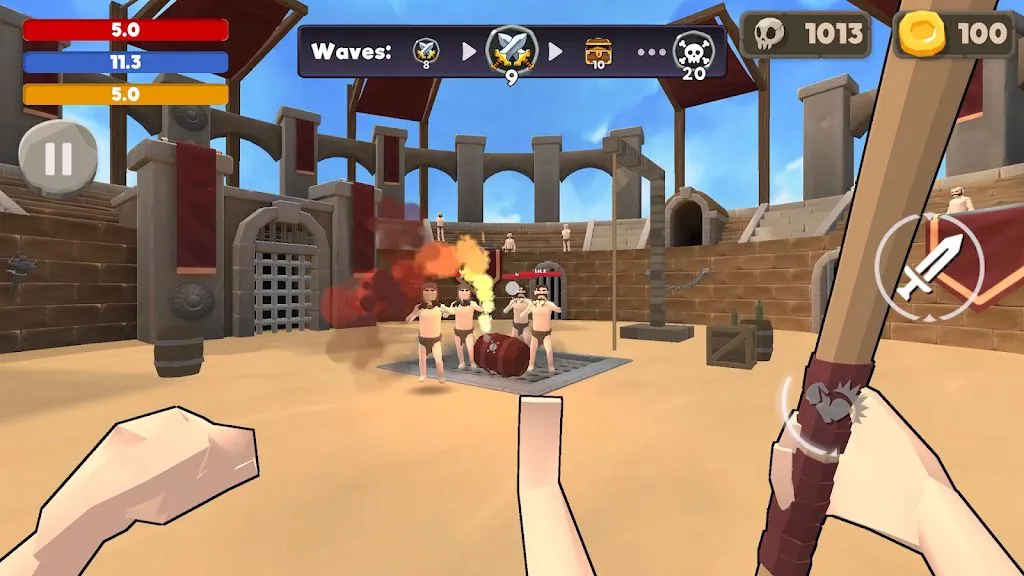Pause the game with the pause button
Screen dimensions: 1024x576
58,158
